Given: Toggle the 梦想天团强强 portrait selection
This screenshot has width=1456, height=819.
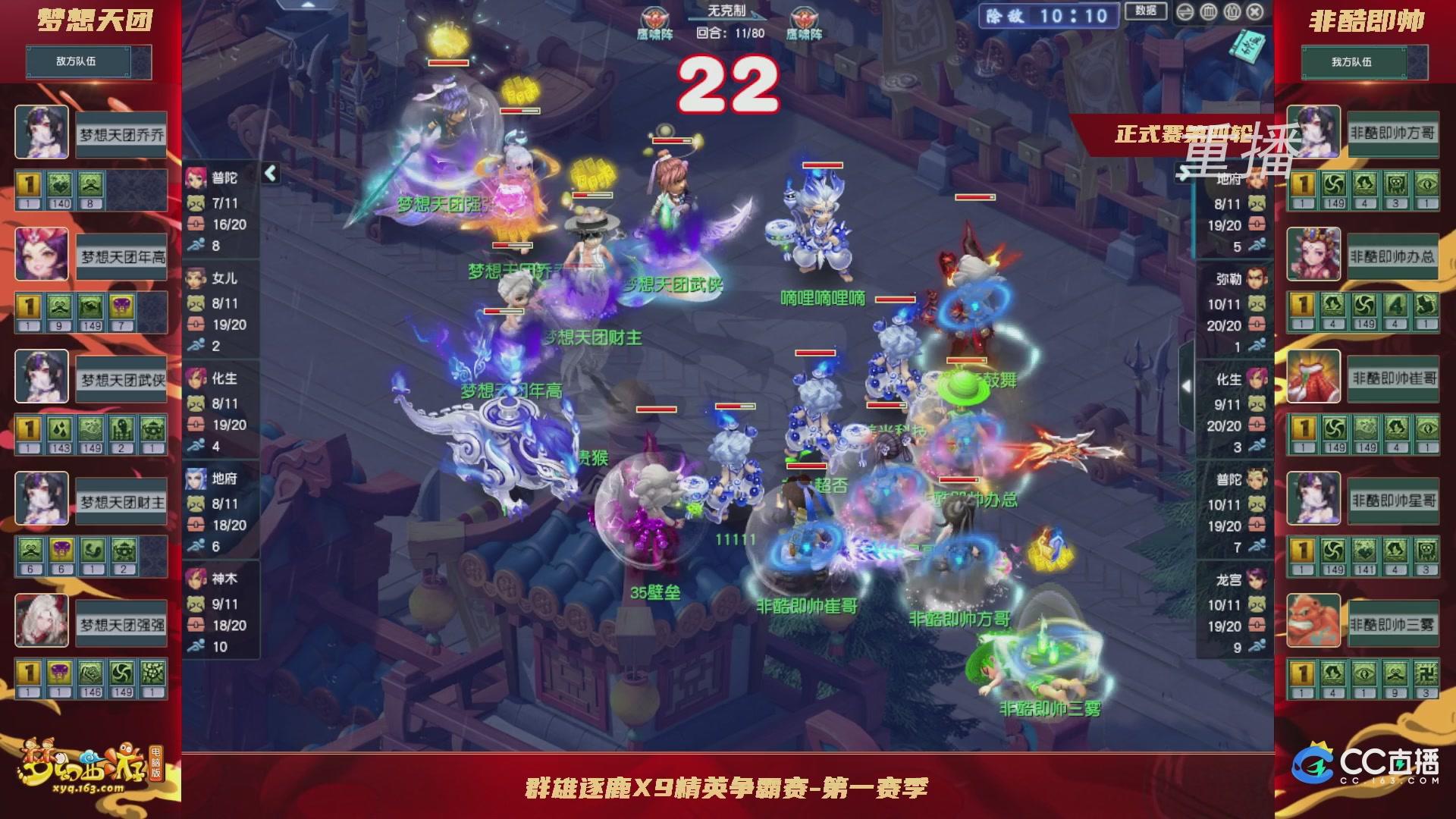Looking at the screenshot, I should [42, 619].
